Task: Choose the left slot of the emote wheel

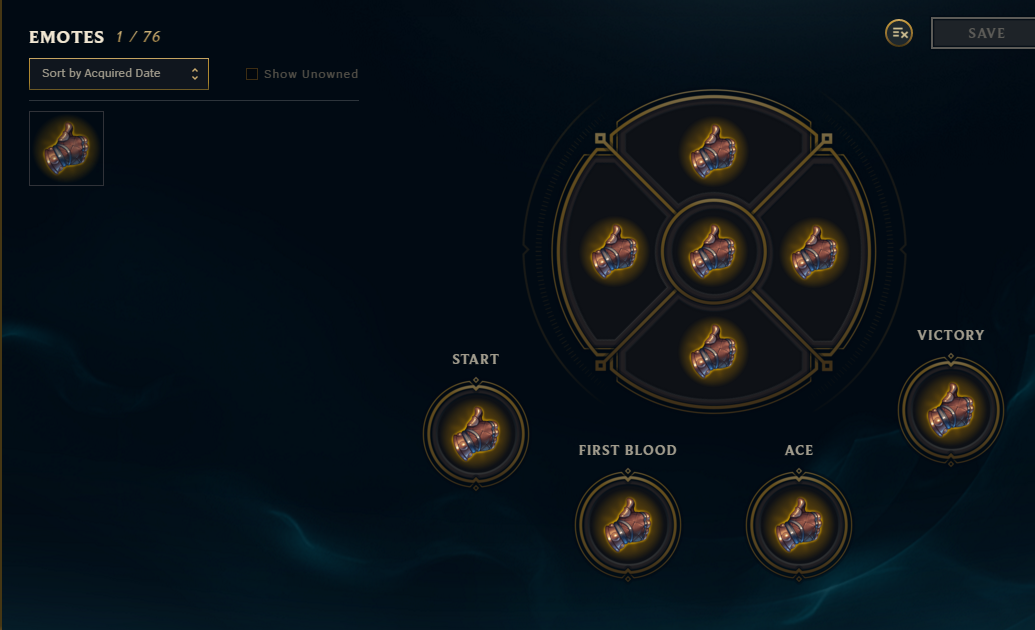Action: [x=614, y=251]
